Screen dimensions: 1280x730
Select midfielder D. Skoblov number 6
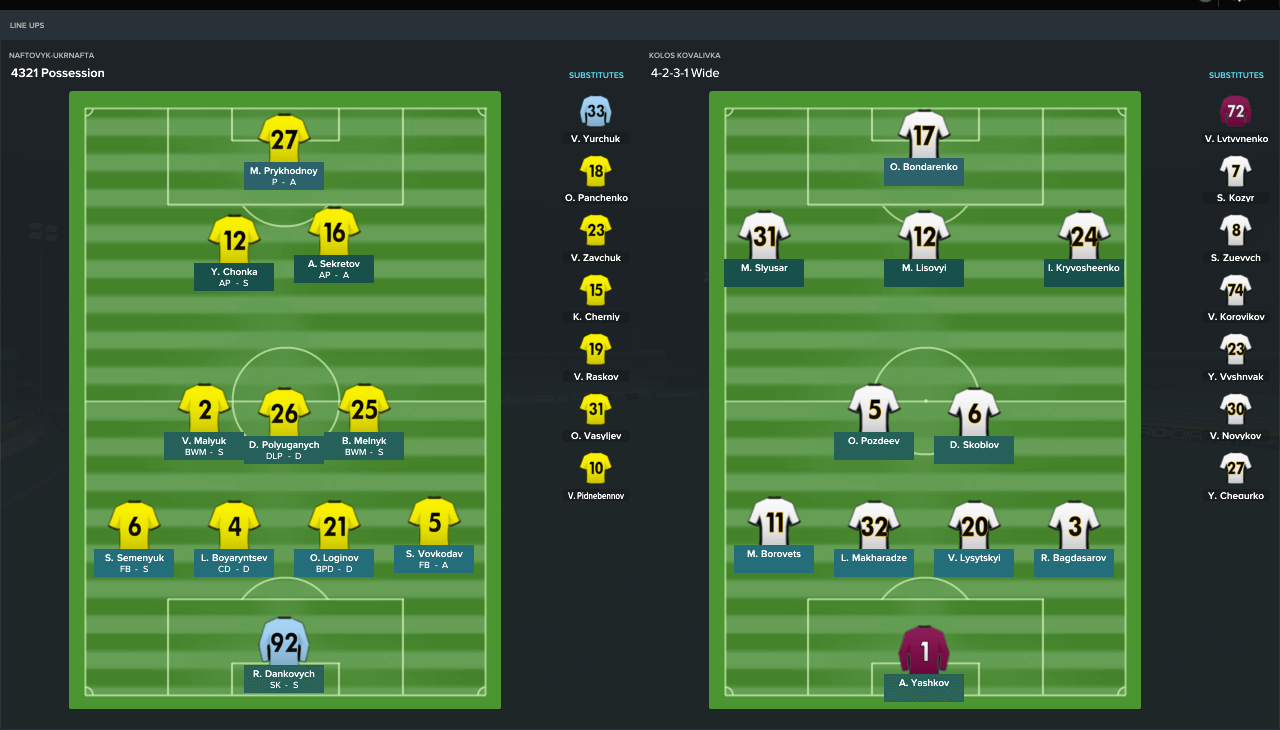974,412
